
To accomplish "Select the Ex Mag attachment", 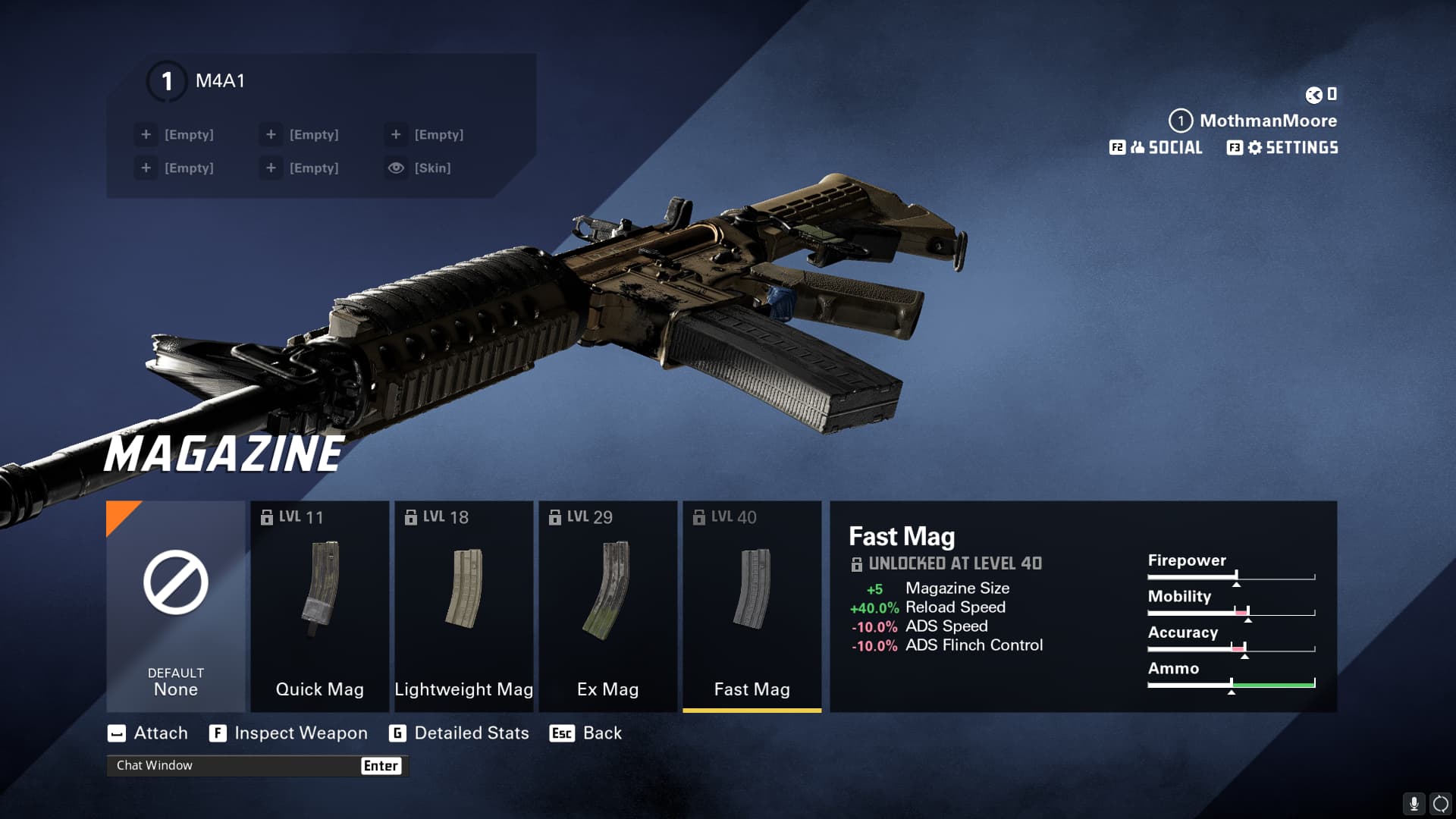I will (x=607, y=606).
